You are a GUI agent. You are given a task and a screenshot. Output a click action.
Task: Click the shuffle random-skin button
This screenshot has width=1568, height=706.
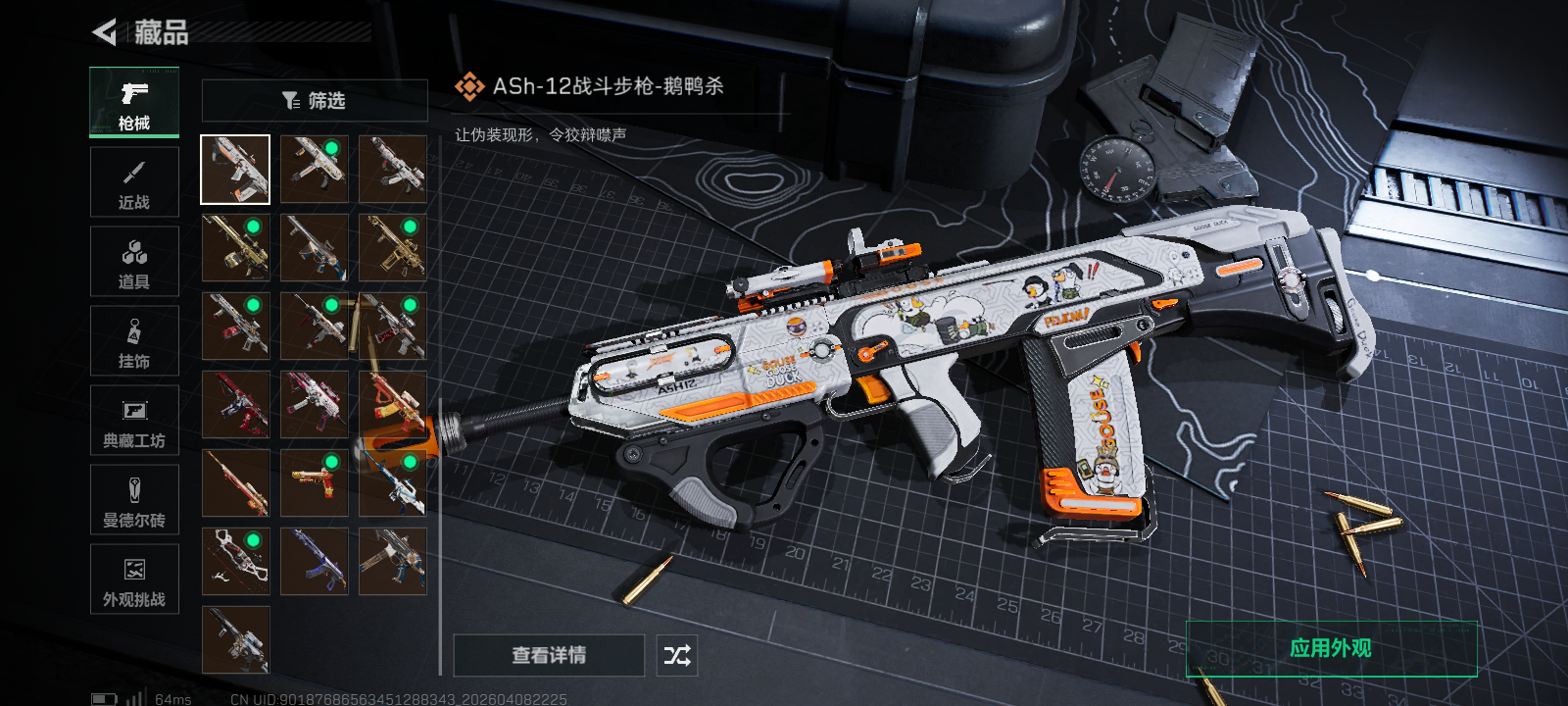[677, 655]
